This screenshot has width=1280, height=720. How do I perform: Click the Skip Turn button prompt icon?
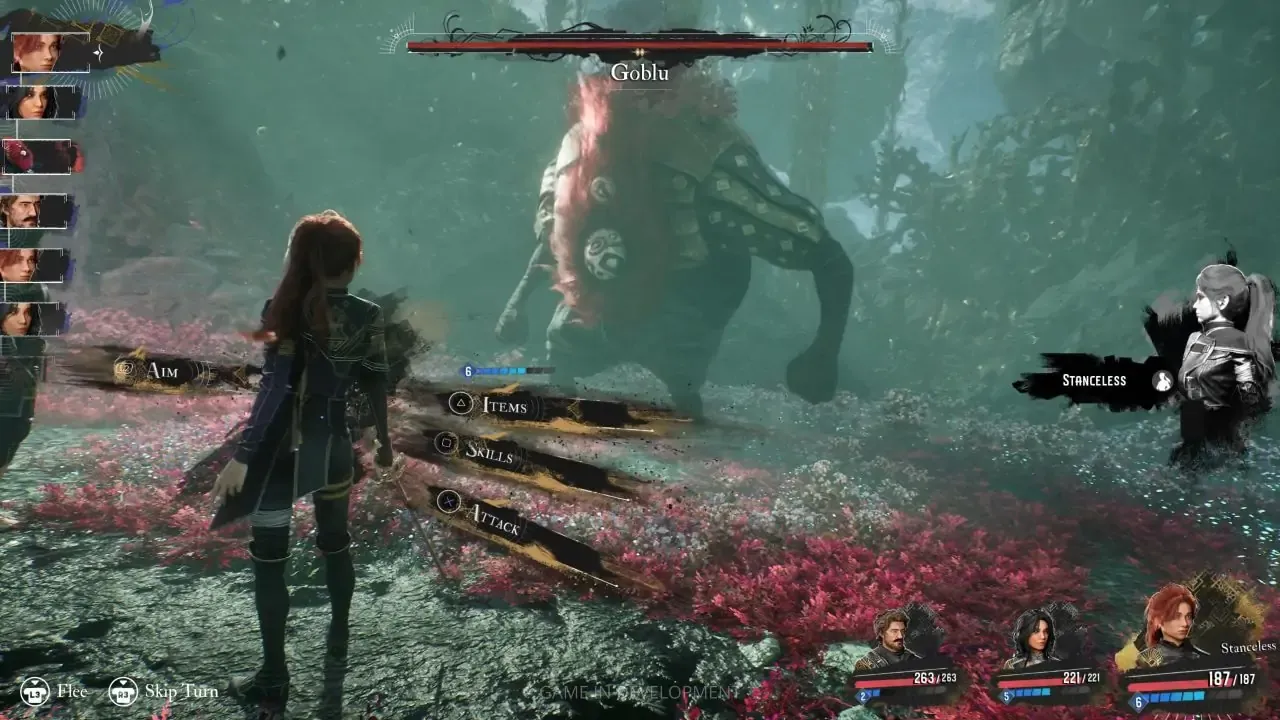coord(124,691)
